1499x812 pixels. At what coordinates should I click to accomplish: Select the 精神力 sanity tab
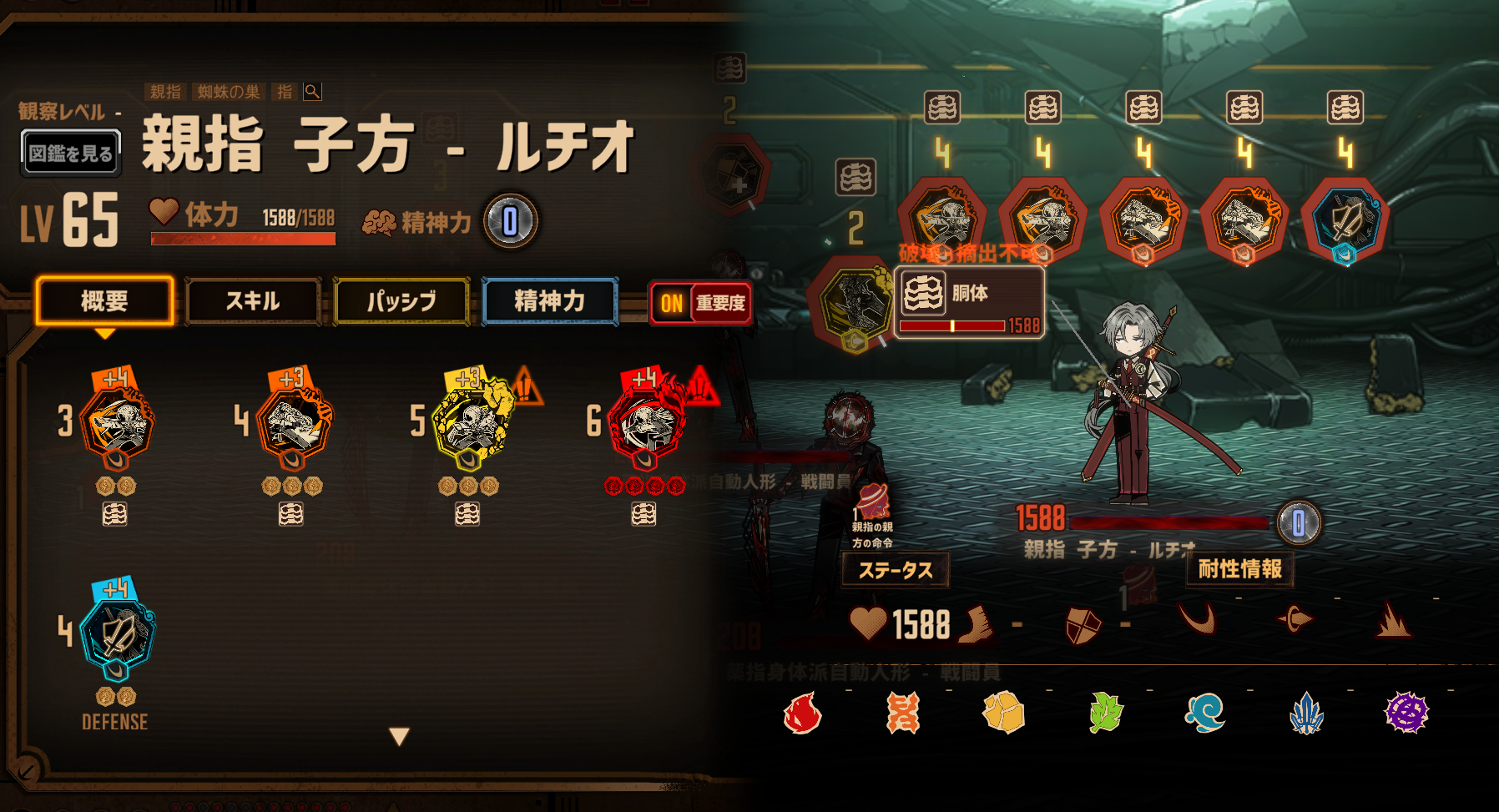point(550,300)
